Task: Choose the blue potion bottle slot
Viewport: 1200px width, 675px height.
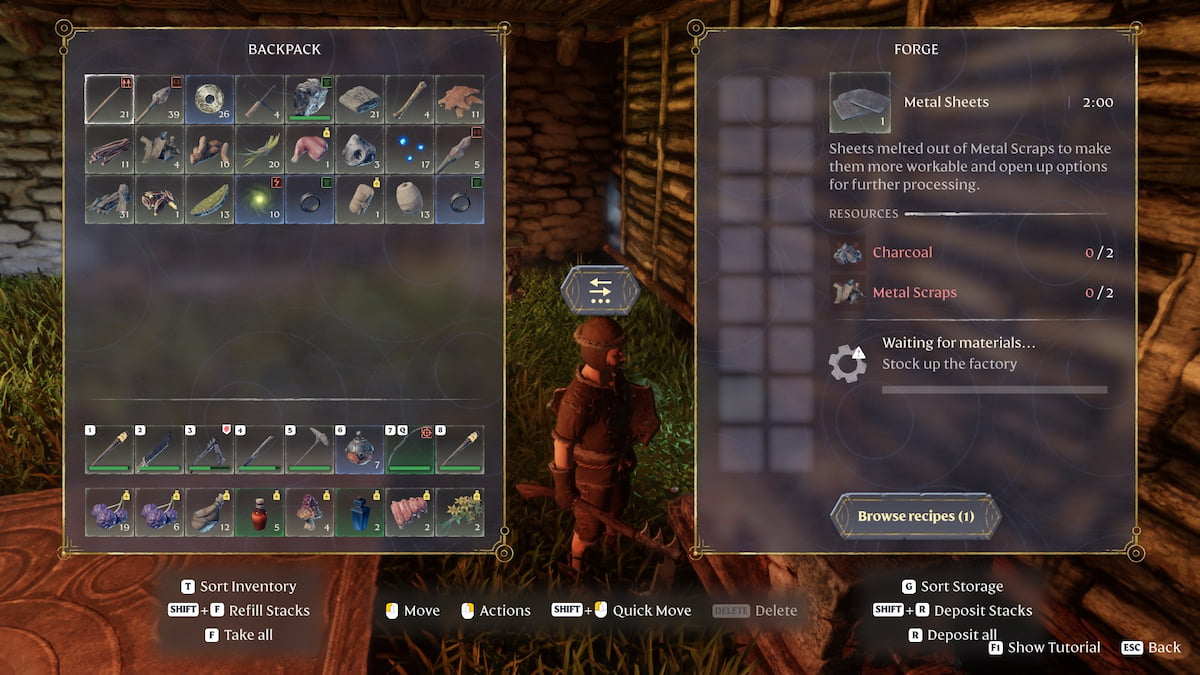Action: [x=360, y=512]
